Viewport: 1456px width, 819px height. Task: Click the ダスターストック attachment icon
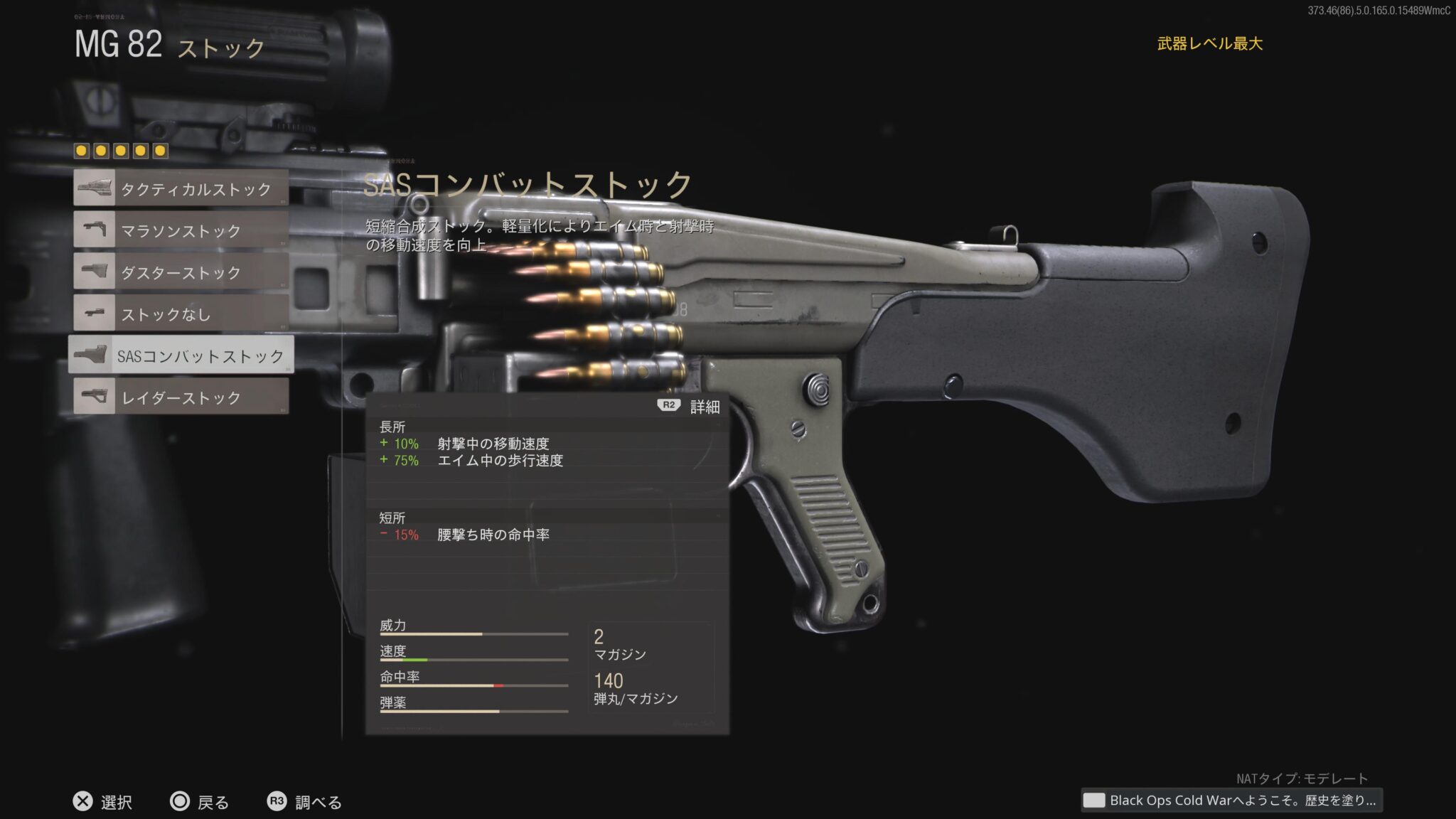pyautogui.click(x=94, y=272)
